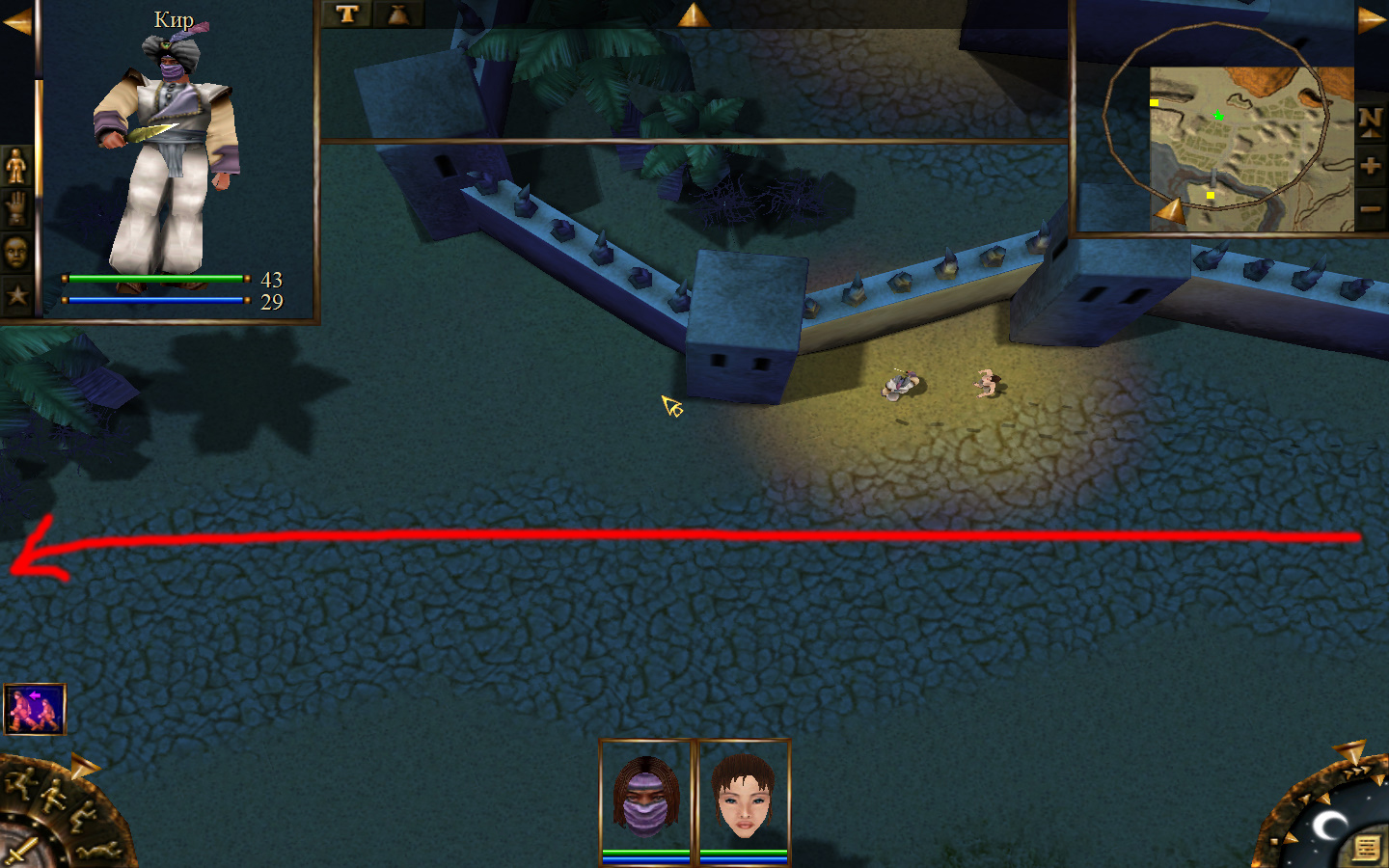Select the masked man's party portrait
1389x868 pixels.
pos(646,800)
